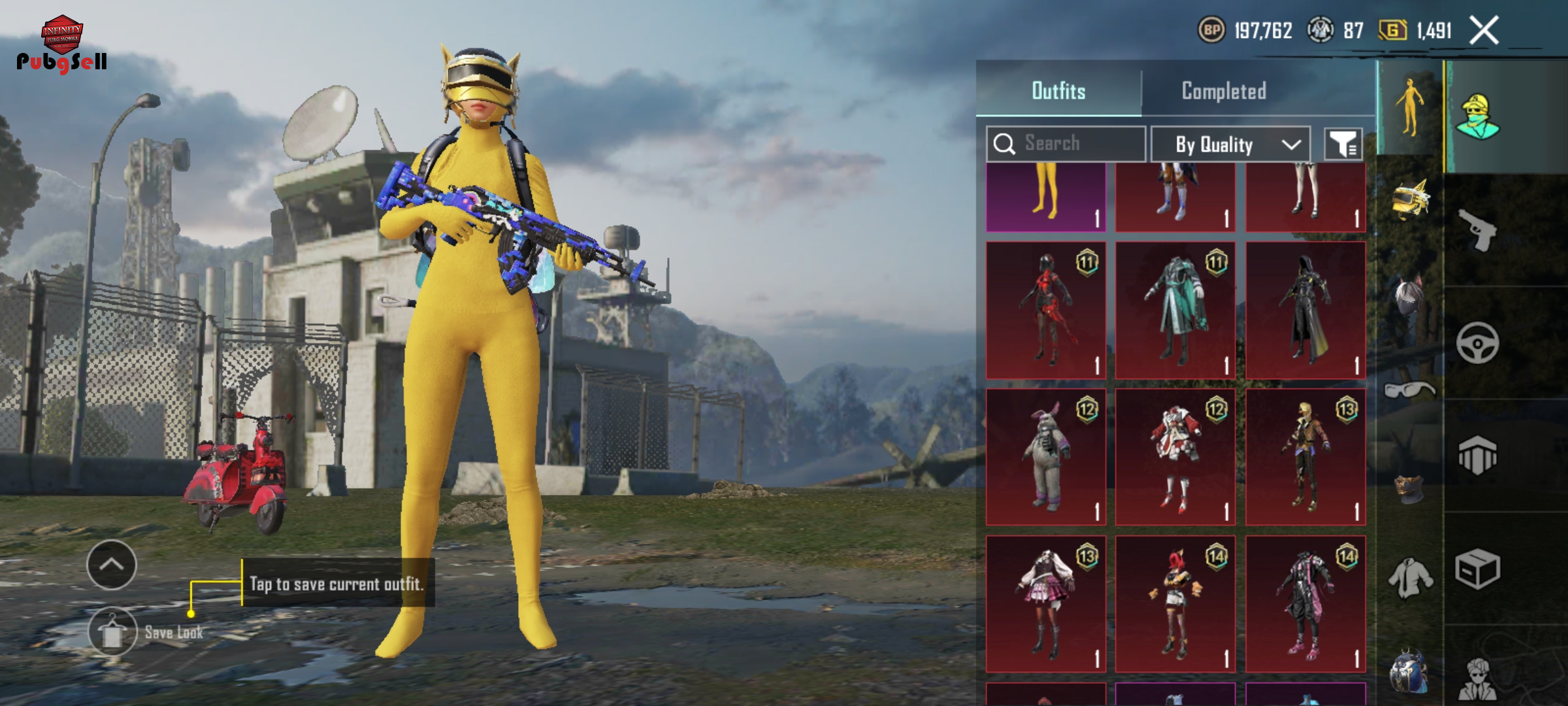Open the By Quality sort dropdown
This screenshot has width=1568, height=706.
(x=1230, y=144)
